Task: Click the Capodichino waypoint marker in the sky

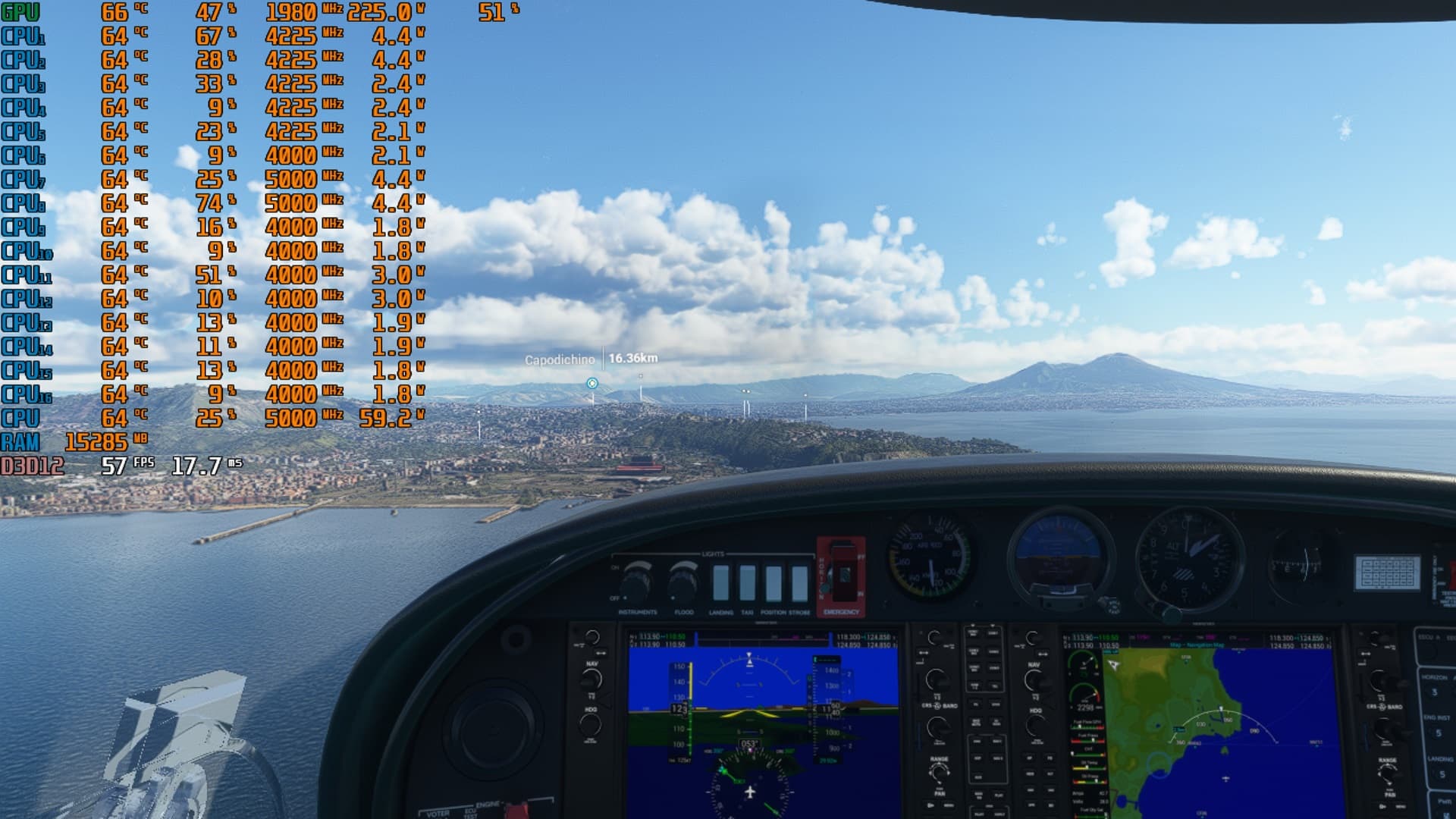Action: [x=591, y=384]
